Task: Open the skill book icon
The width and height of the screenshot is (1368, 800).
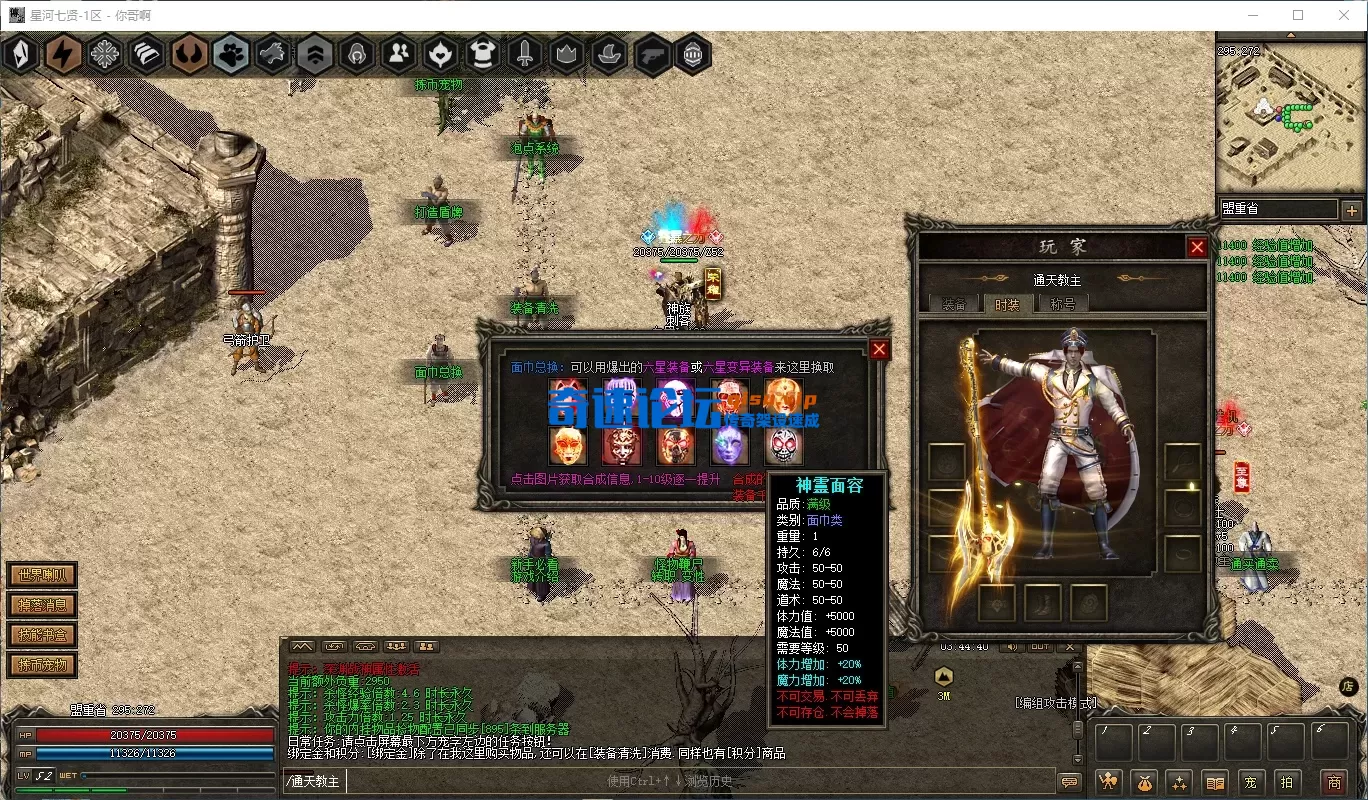Action: click(1215, 782)
